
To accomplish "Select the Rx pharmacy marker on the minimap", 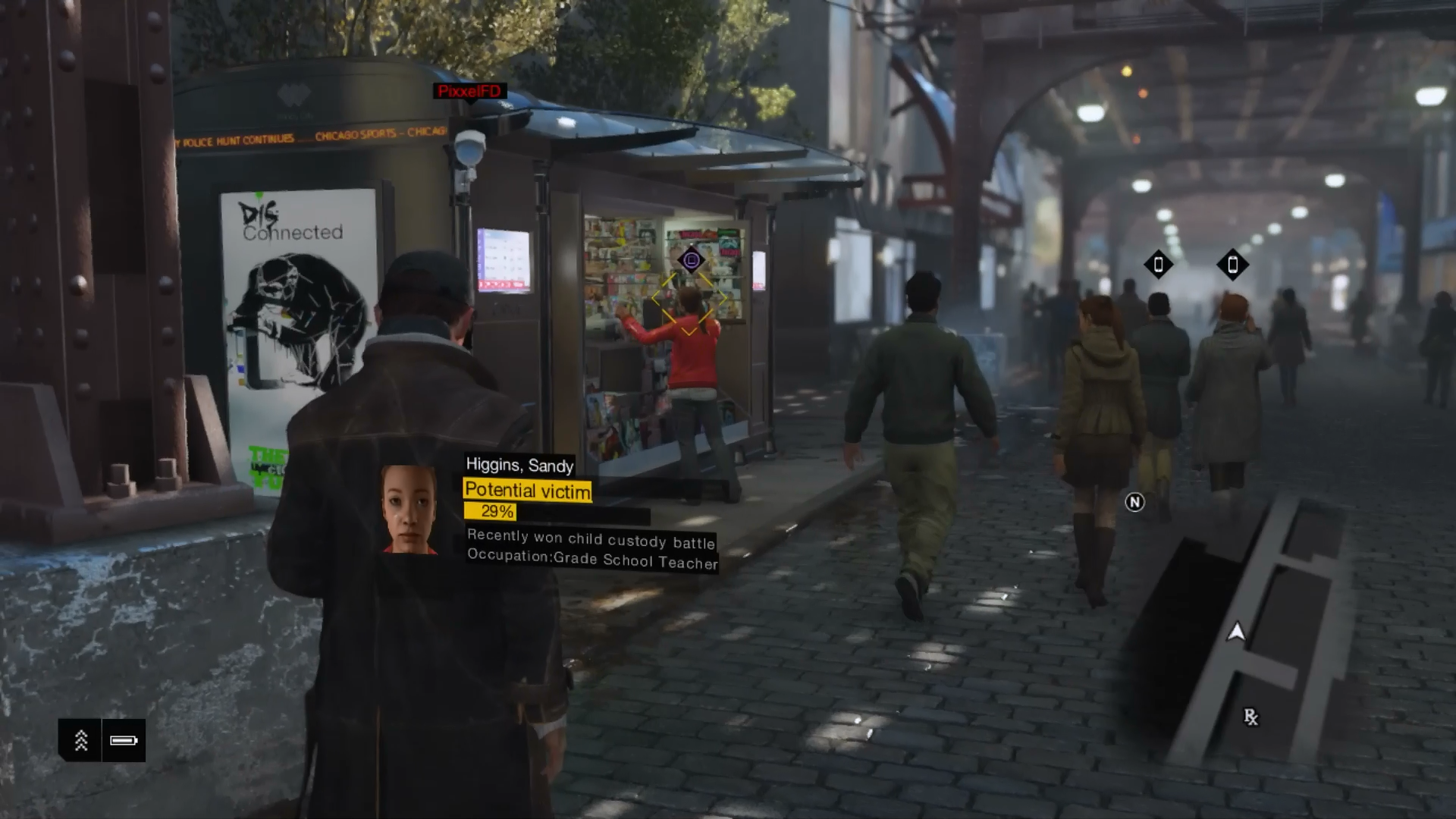I will click(1250, 717).
